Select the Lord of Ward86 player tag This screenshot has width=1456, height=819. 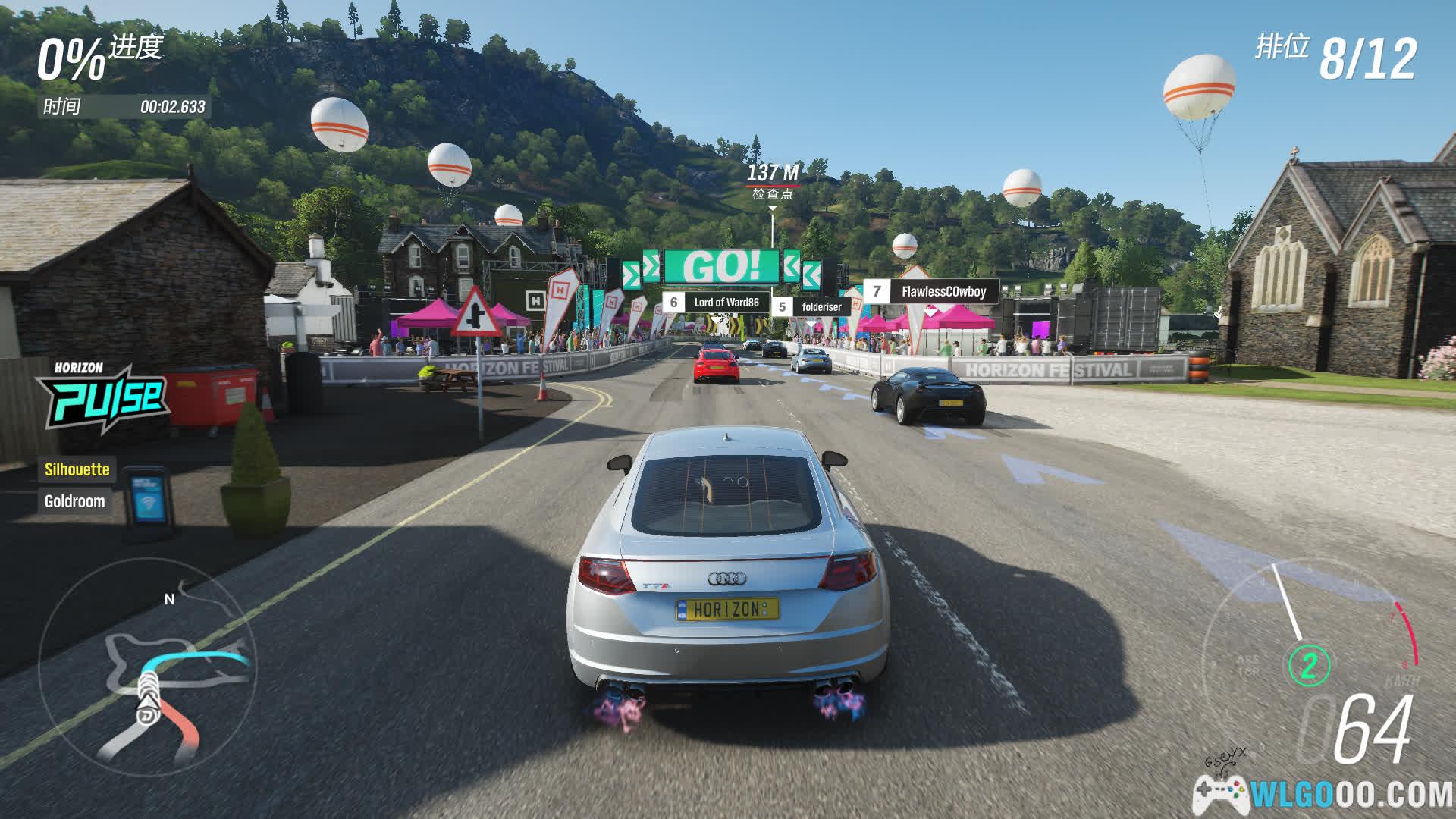[x=716, y=303]
